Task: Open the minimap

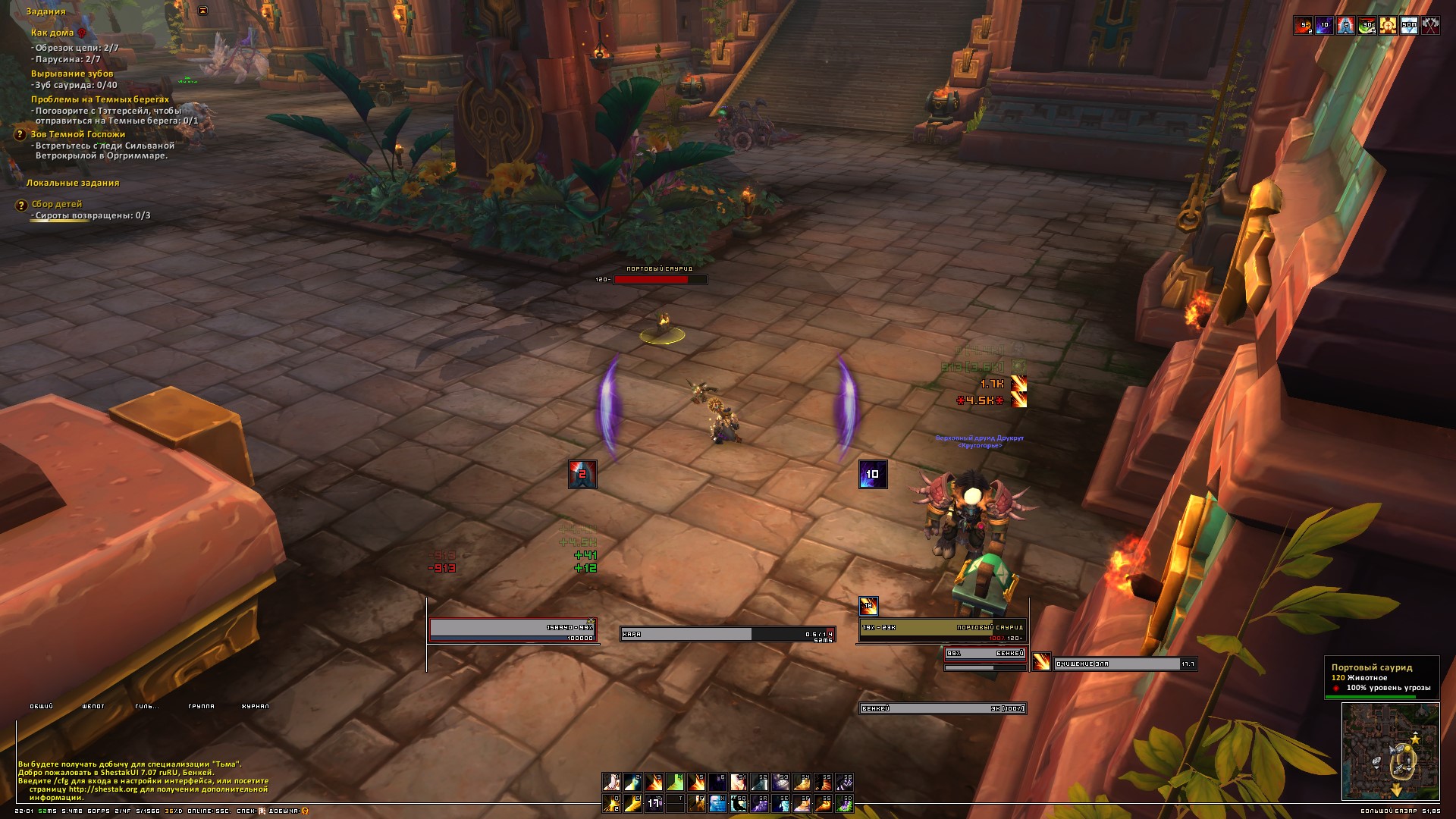Action: 1390,751
